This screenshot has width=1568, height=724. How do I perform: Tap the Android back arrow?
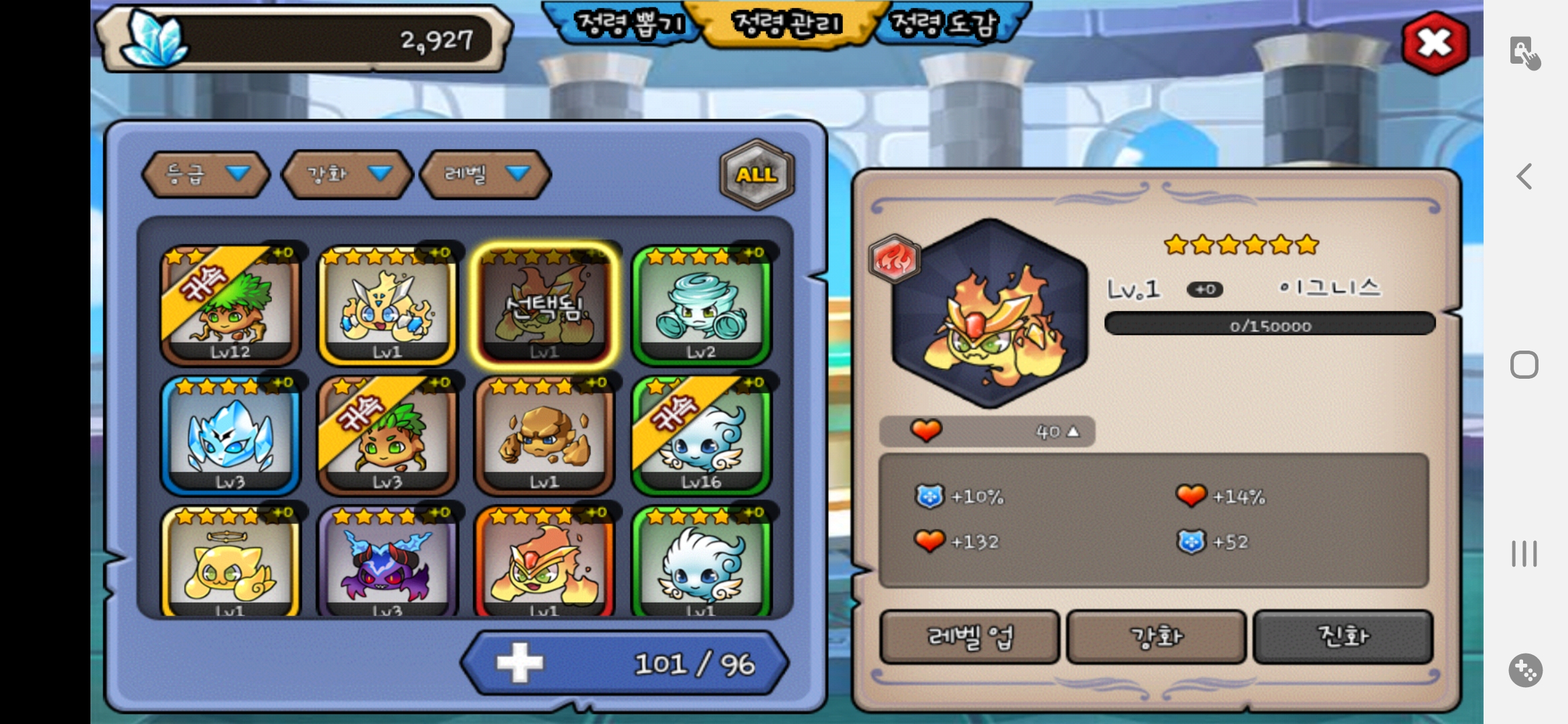pyautogui.click(x=1524, y=176)
